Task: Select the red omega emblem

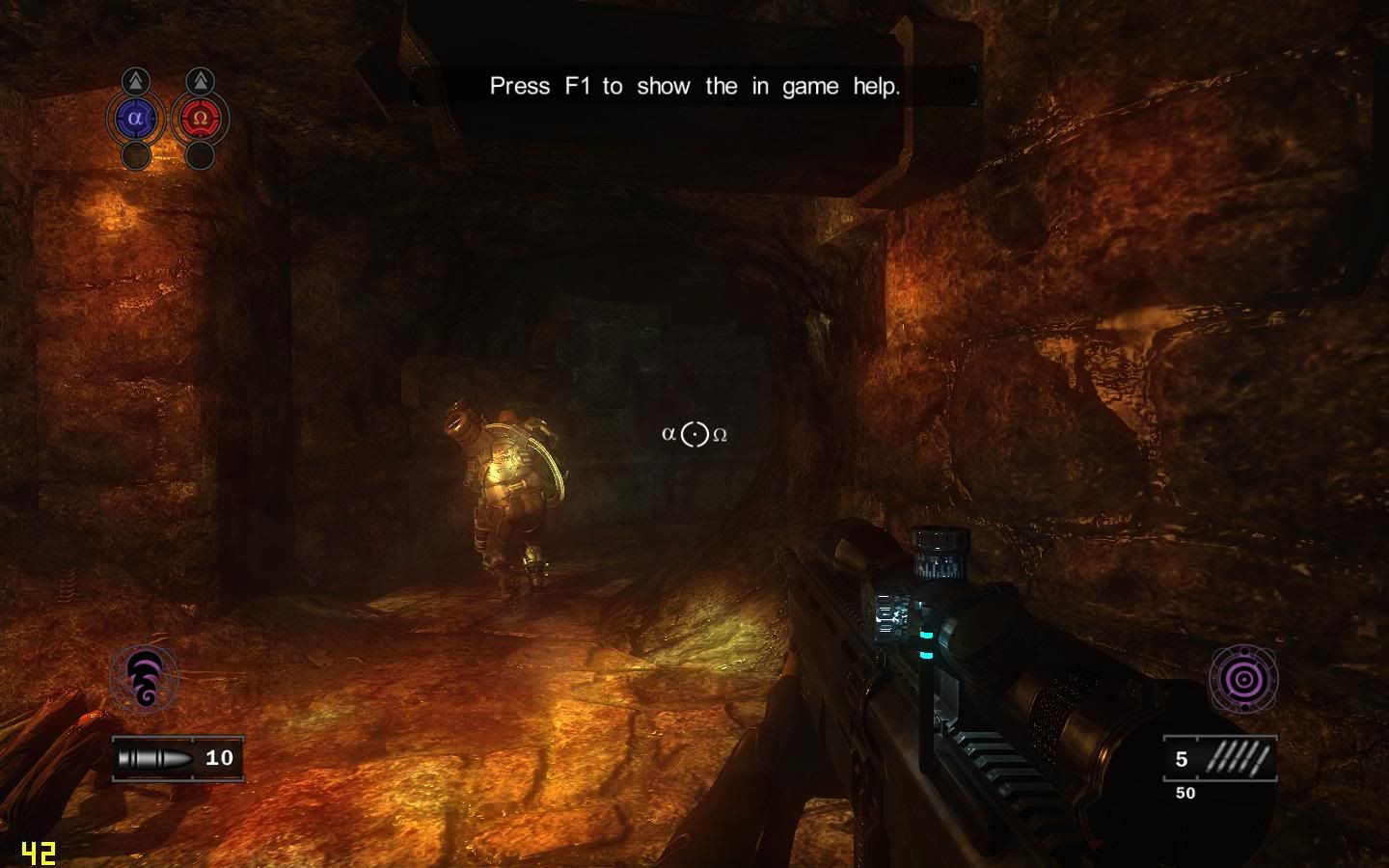Action: 200,119
